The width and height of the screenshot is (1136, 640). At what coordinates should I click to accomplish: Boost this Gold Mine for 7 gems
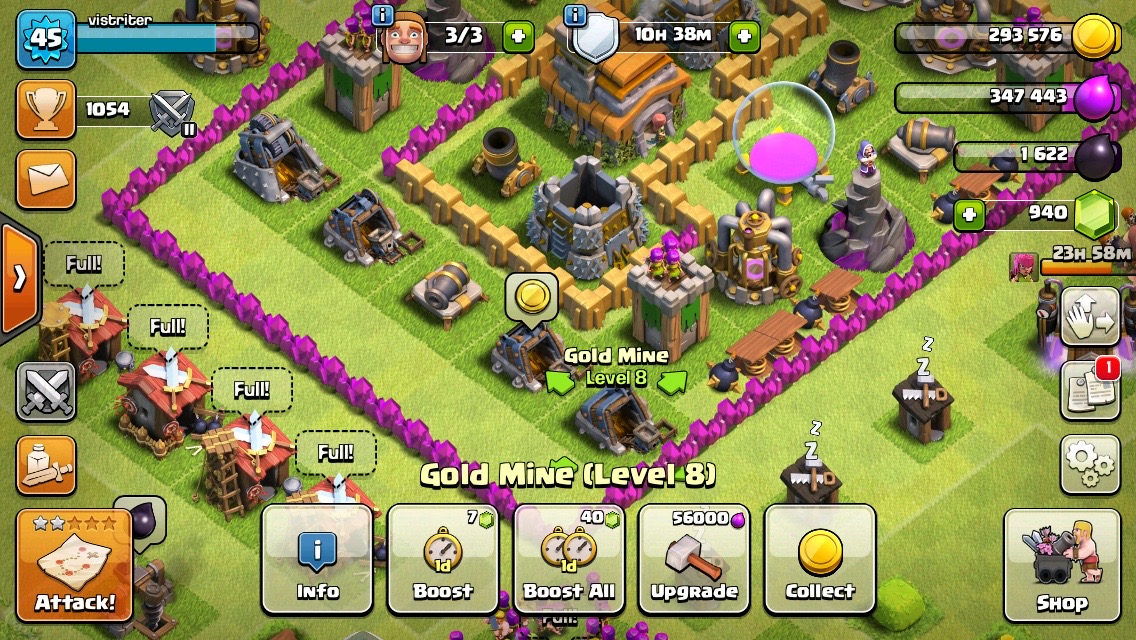tap(443, 558)
